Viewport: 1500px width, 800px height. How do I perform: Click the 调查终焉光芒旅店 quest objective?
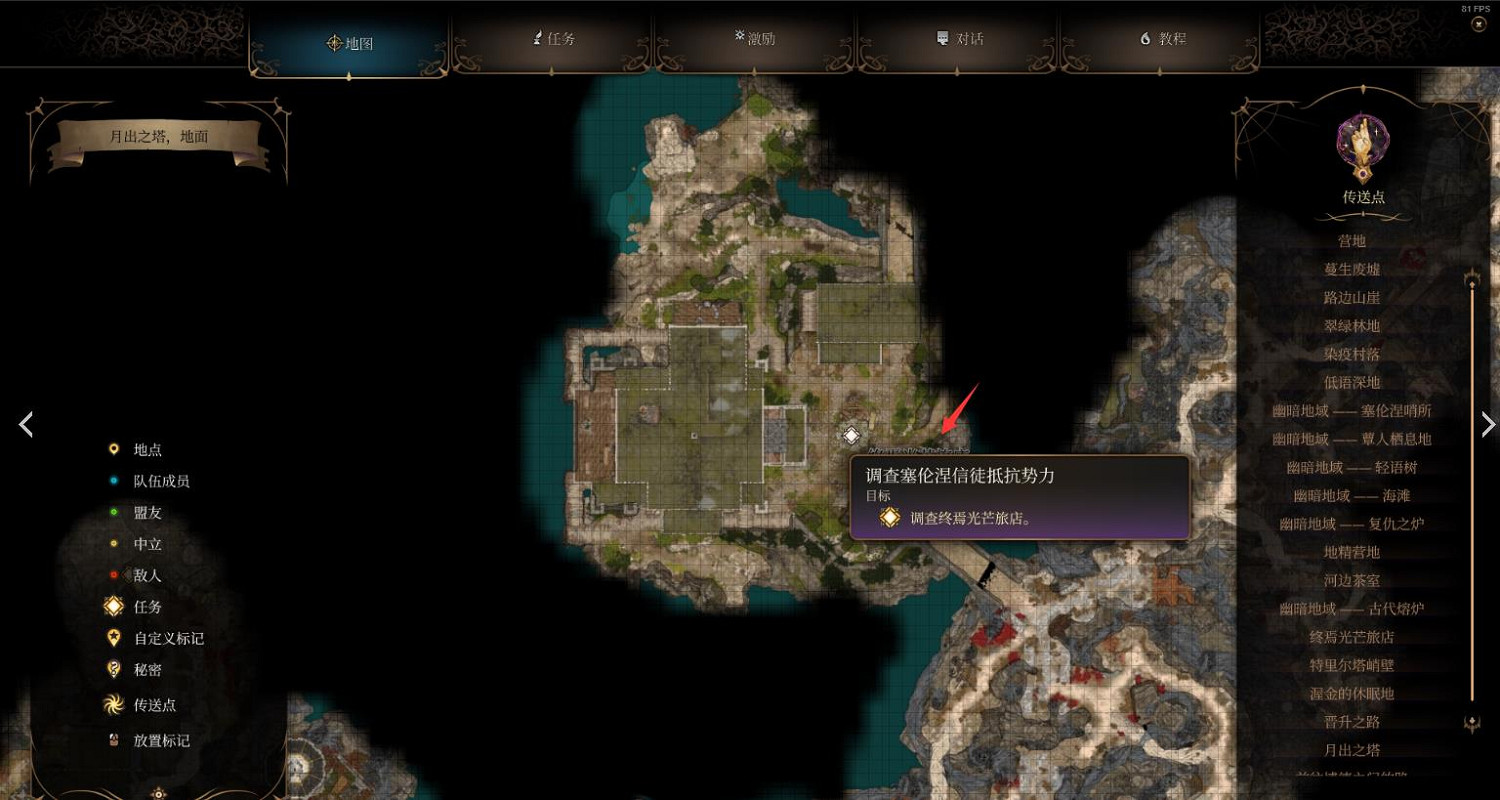coord(967,519)
